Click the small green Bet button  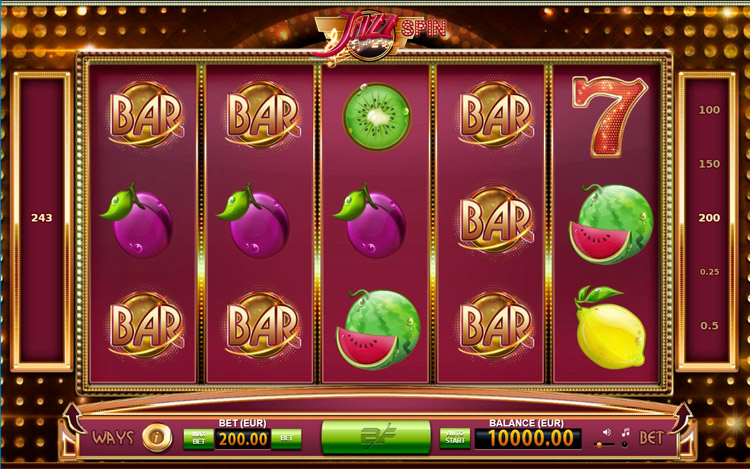(286, 438)
